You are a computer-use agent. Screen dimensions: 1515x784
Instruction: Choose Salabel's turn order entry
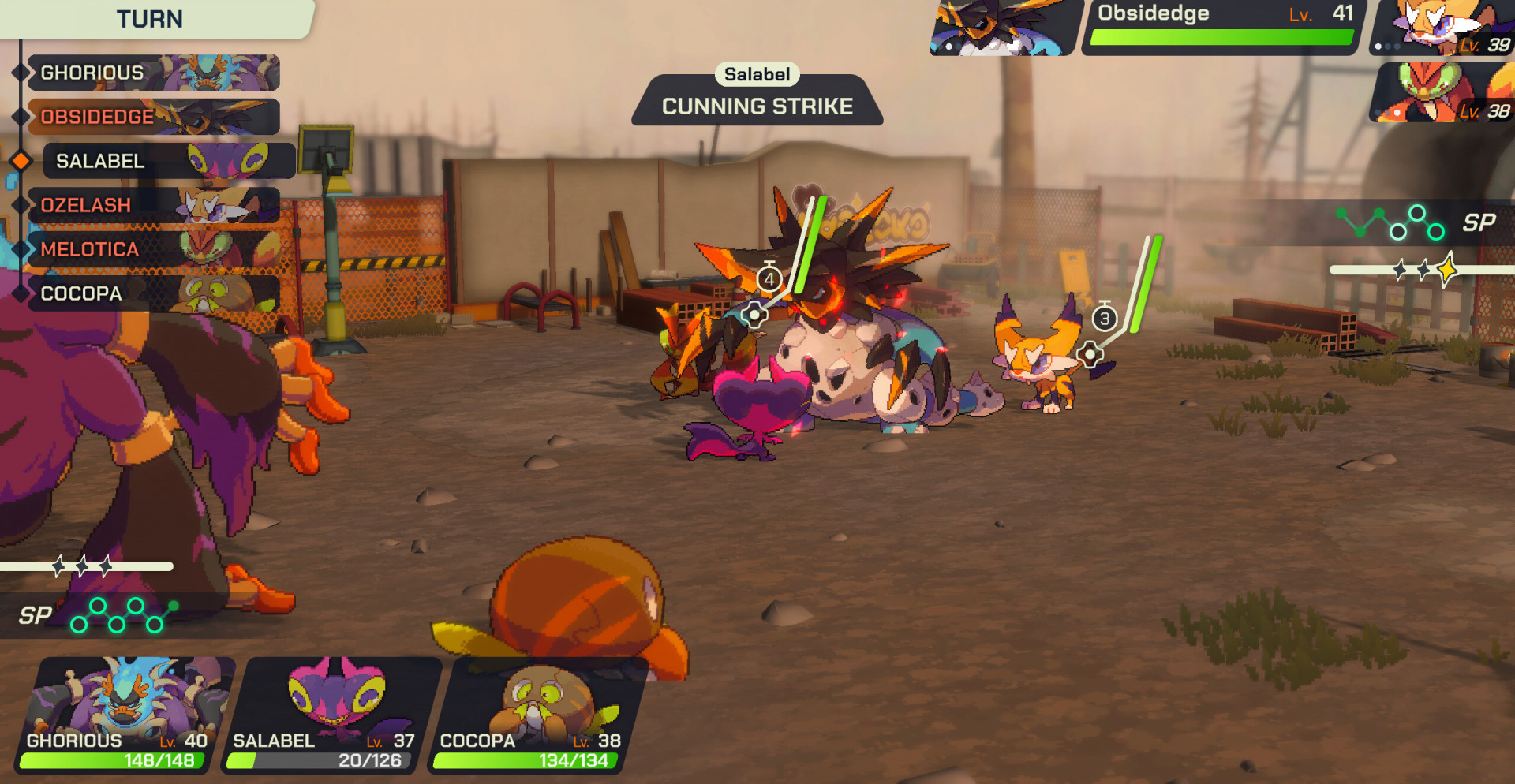coord(169,161)
